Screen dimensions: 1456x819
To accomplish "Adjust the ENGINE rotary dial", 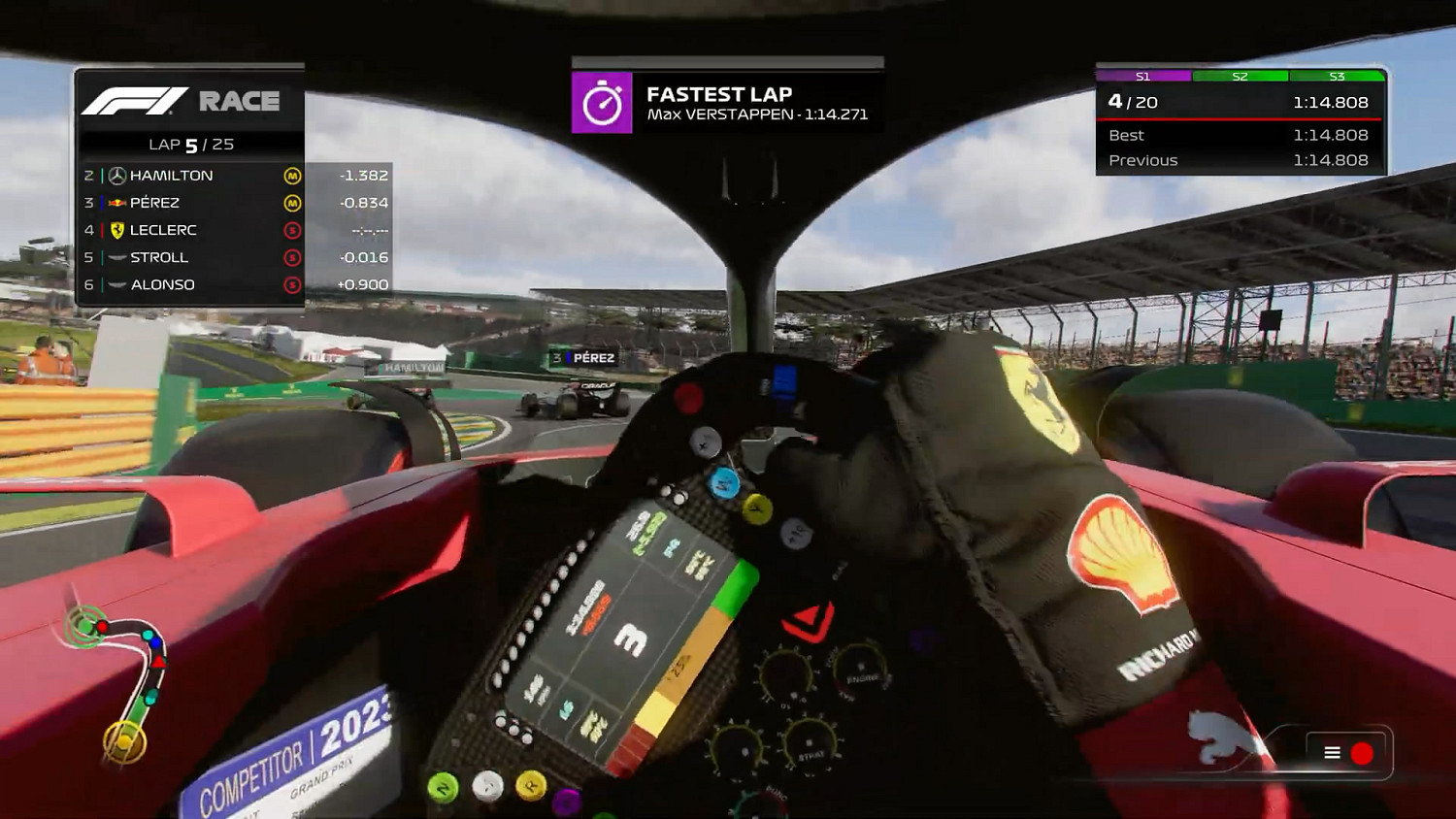I will coord(860,667).
